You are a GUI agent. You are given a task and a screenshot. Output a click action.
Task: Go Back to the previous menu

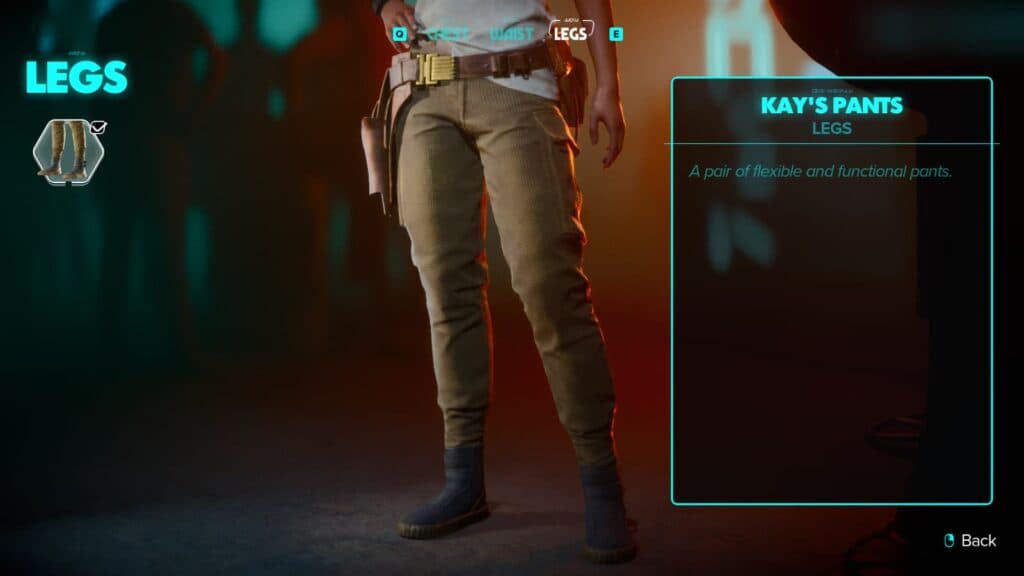(x=970, y=540)
